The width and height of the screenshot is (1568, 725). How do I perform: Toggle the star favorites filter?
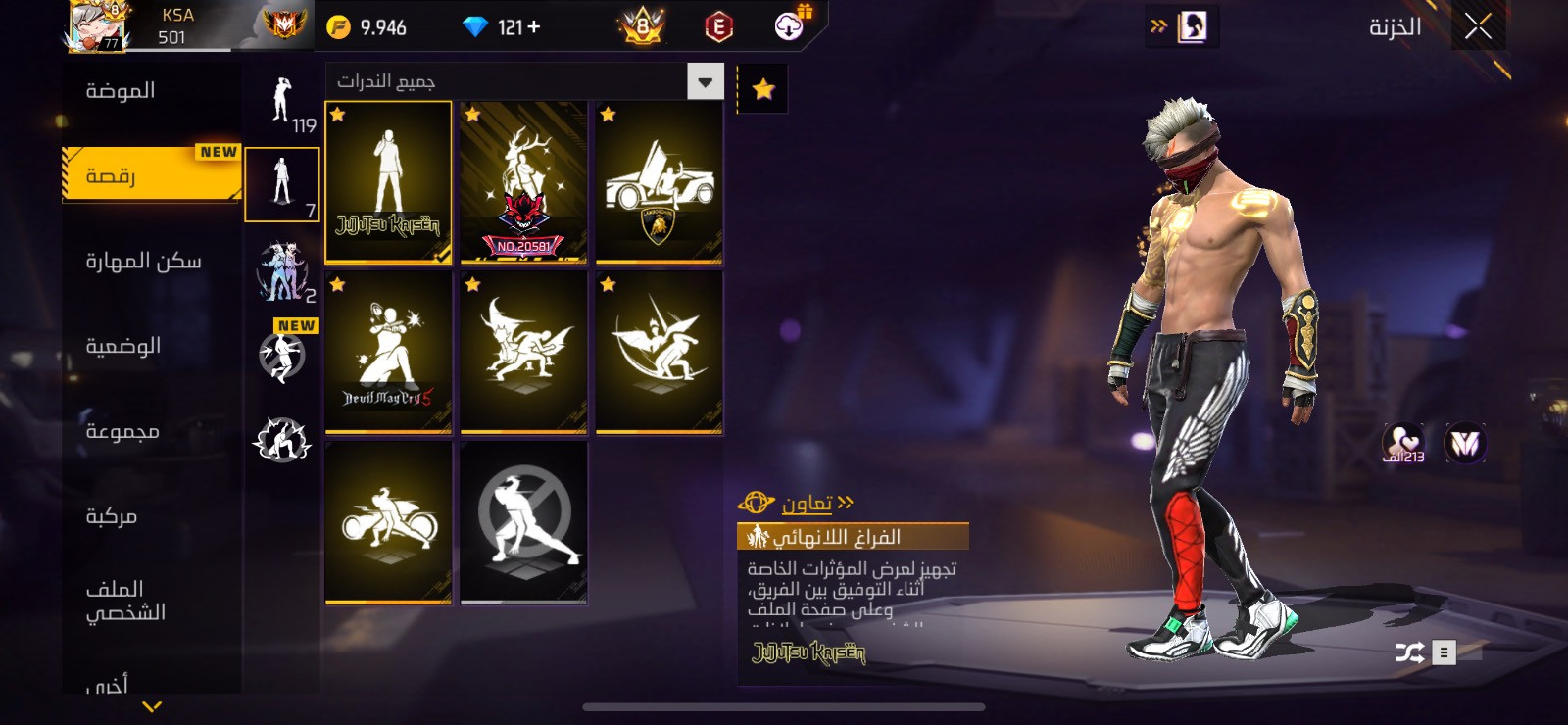tap(763, 90)
